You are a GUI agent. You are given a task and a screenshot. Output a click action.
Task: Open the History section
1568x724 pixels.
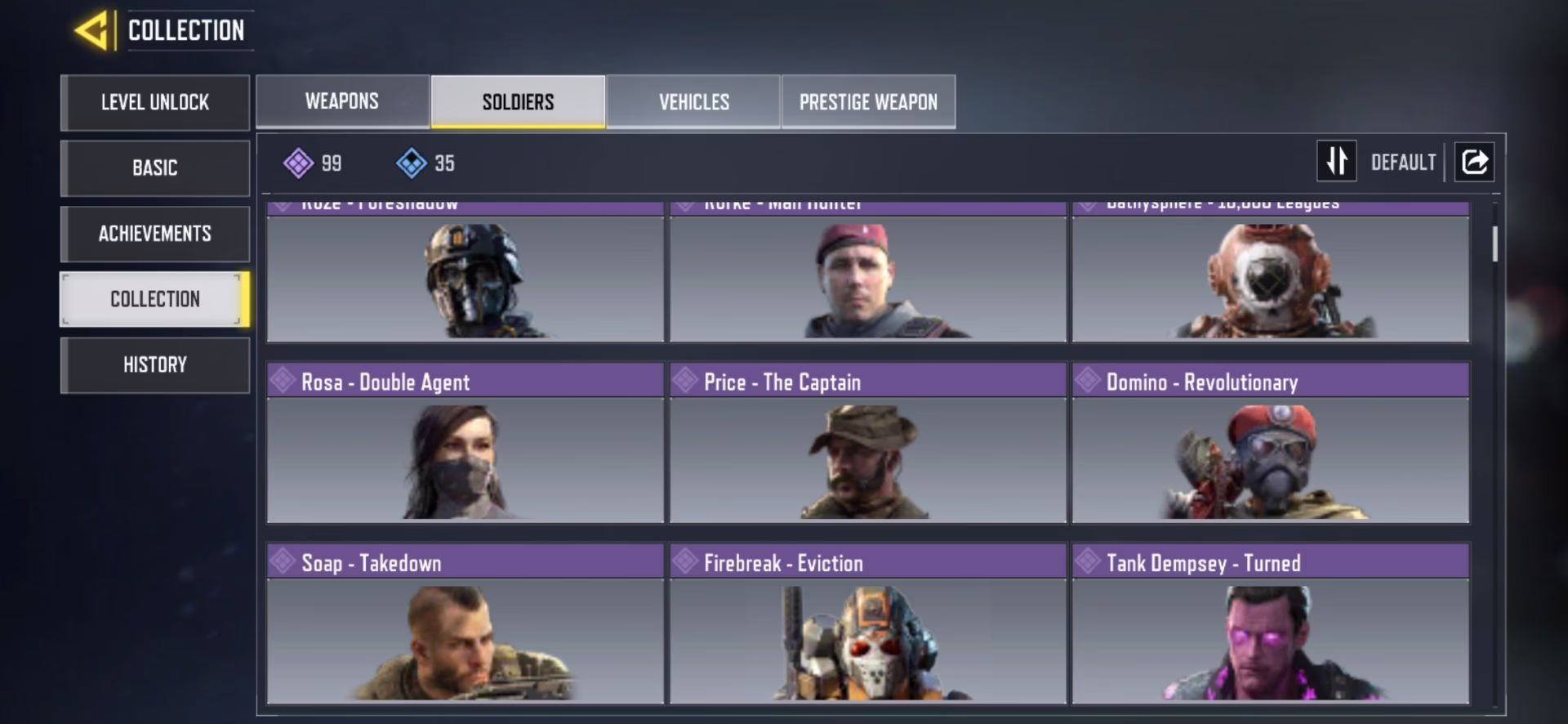click(x=155, y=364)
